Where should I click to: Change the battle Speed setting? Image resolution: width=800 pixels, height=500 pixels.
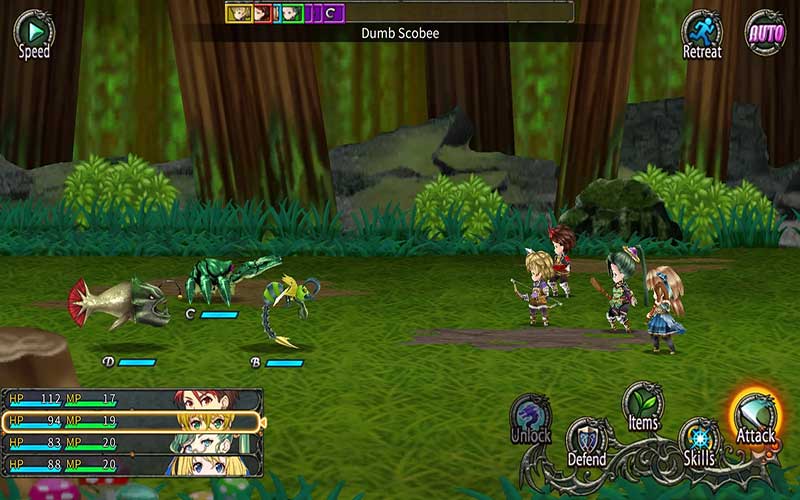pyautogui.click(x=33, y=32)
